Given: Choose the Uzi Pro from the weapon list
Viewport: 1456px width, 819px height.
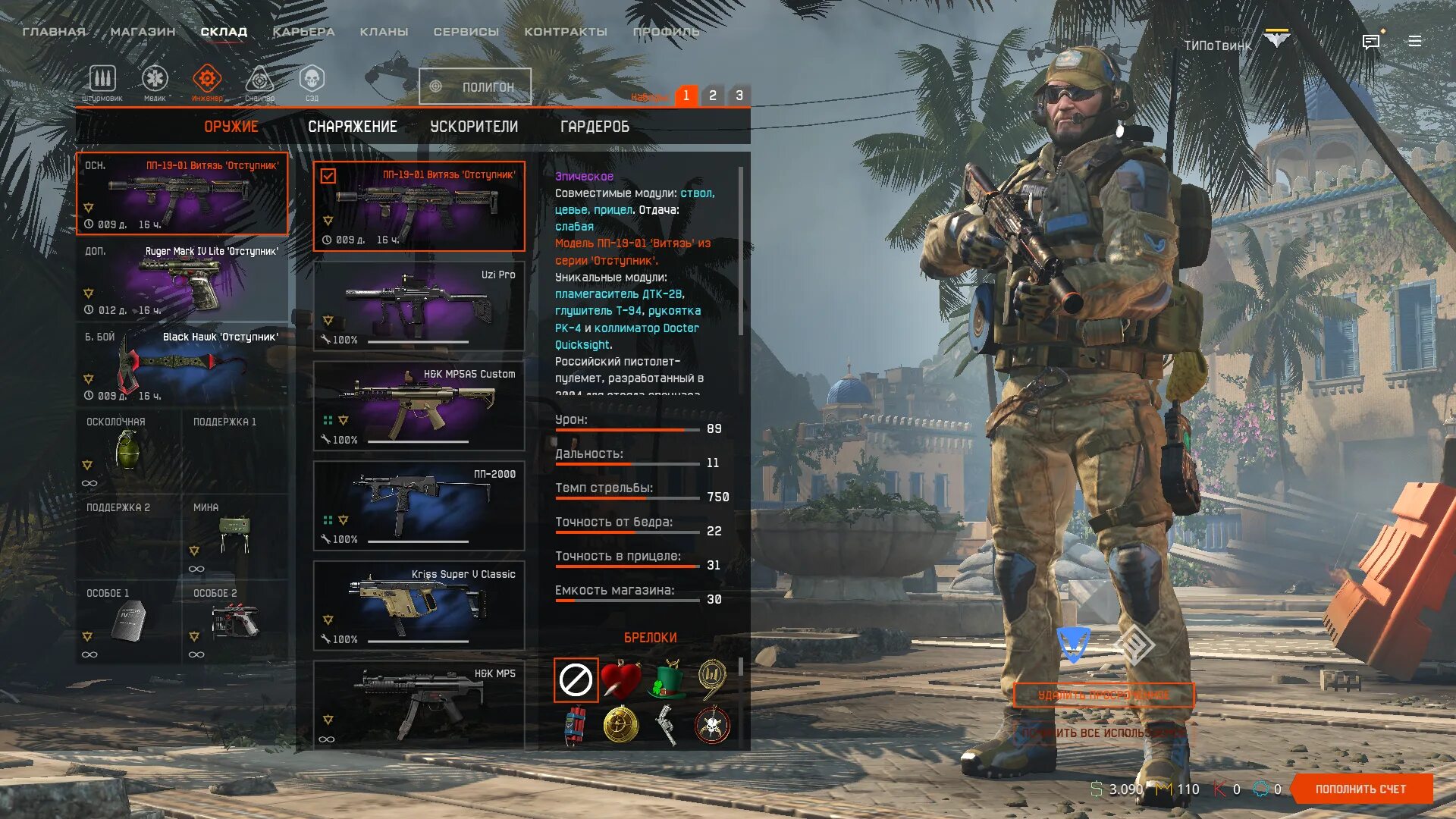Looking at the screenshot, I should pyautogui.click(x=419, y=306).
